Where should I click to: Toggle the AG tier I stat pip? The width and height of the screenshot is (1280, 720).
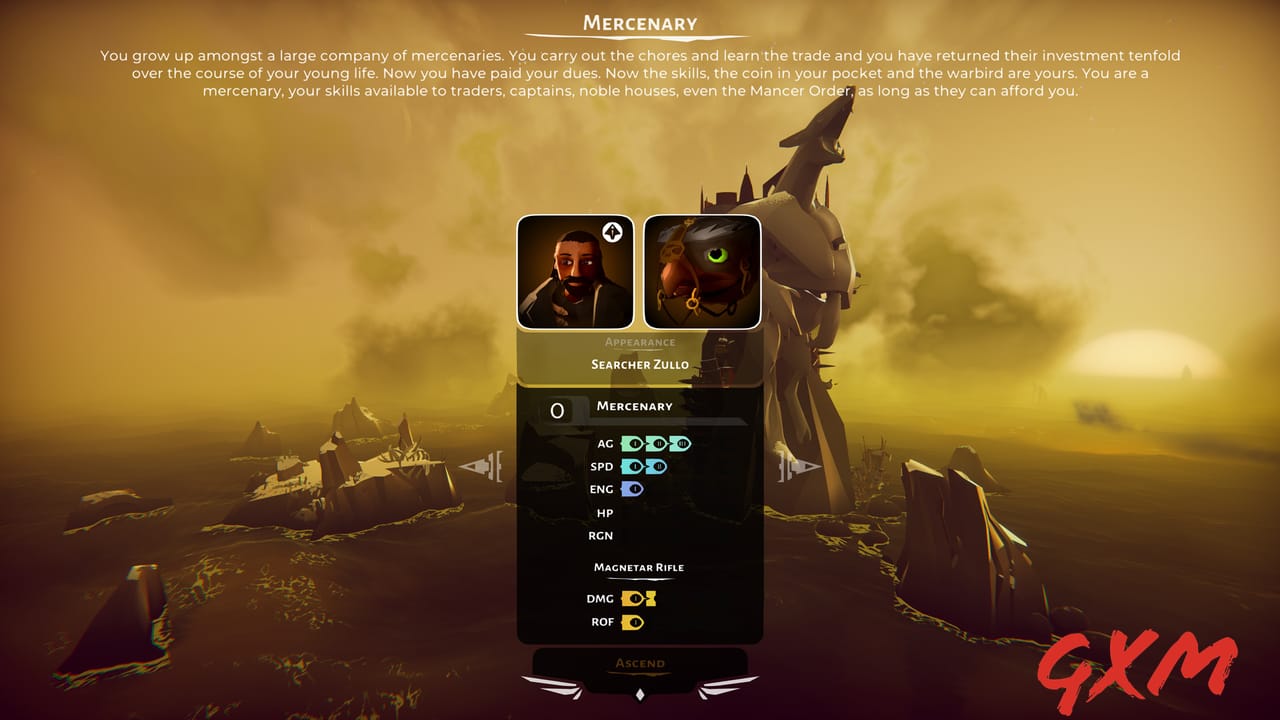[x=633, y=442]
